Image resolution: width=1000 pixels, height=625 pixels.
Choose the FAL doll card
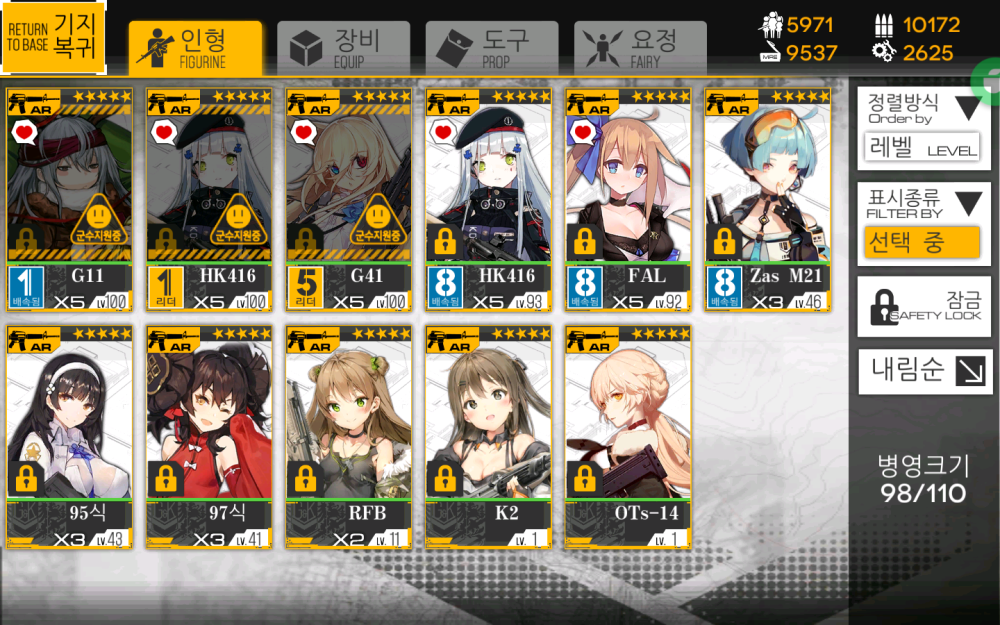[628, 200]
